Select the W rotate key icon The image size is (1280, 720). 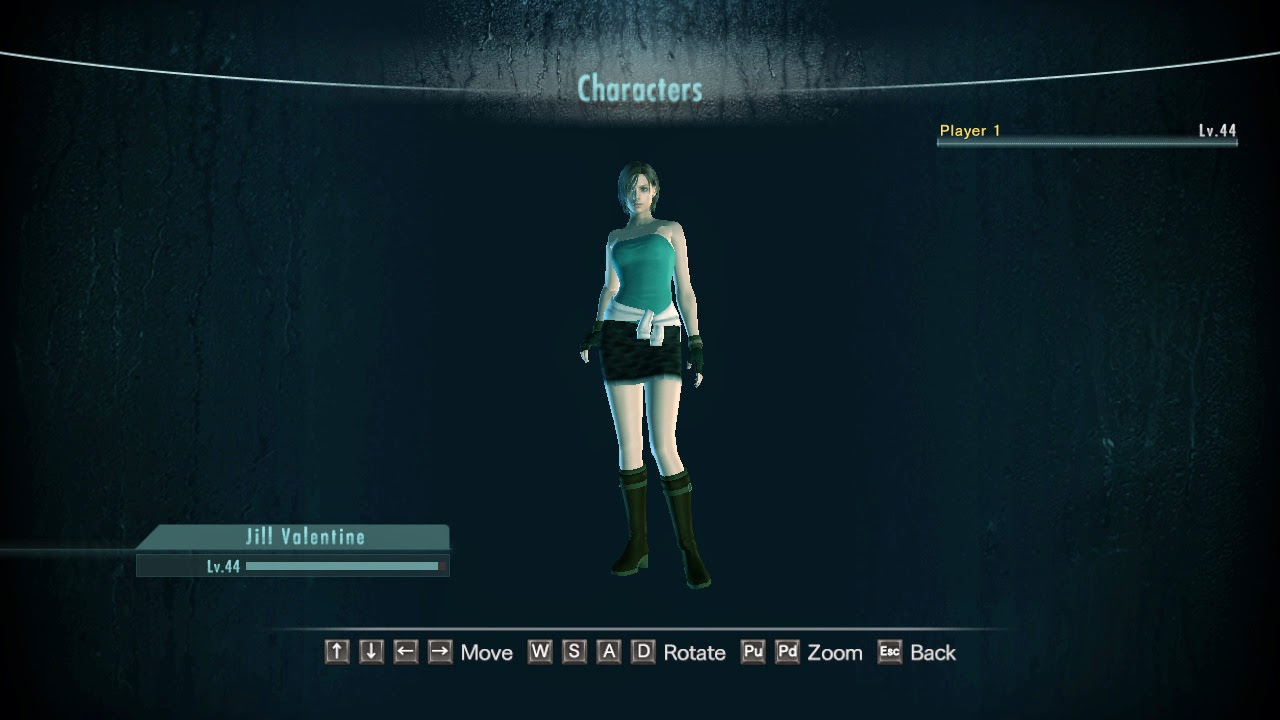click(541, 652)
